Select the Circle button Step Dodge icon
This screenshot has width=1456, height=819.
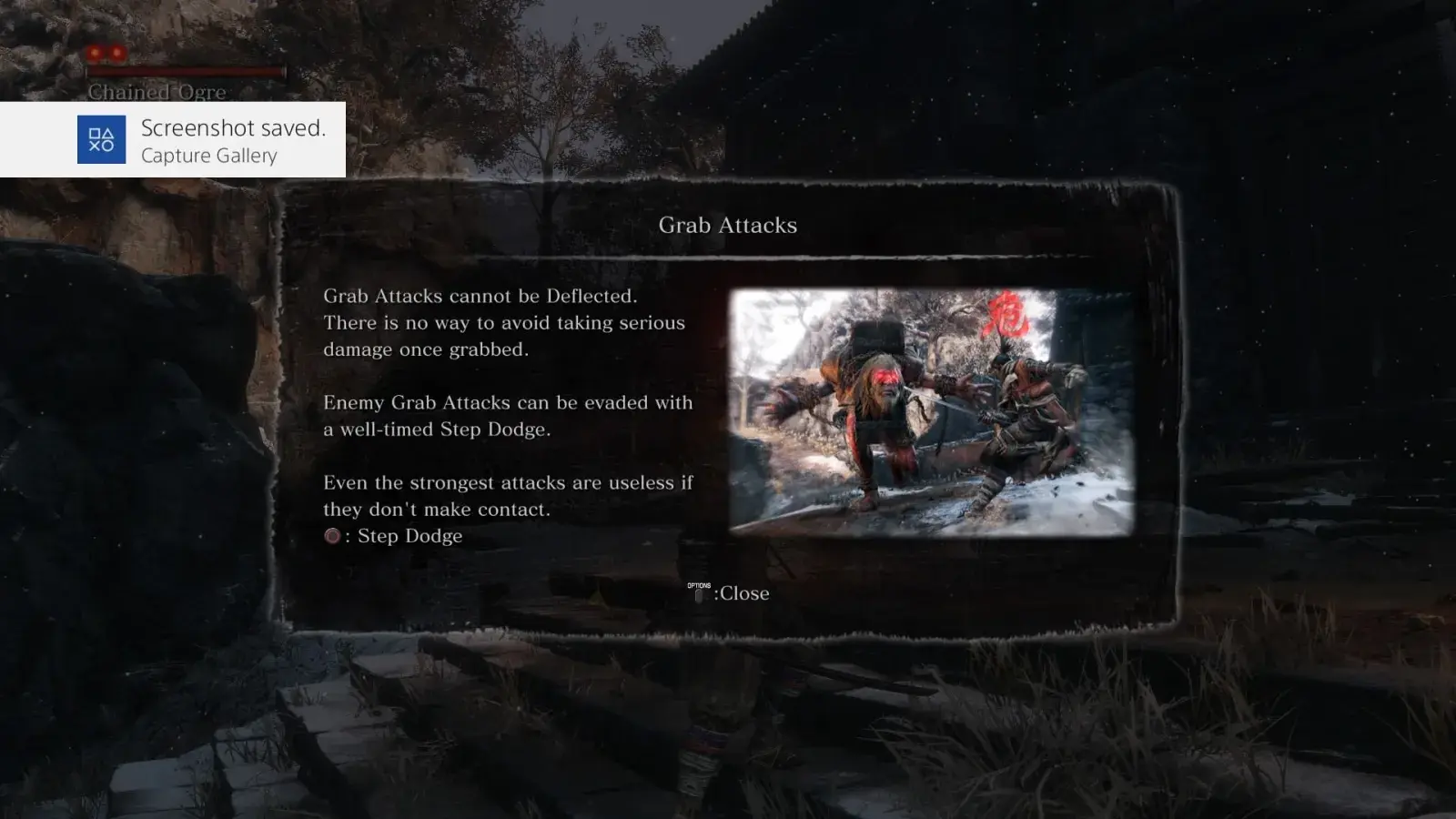(x=332, y=537)
